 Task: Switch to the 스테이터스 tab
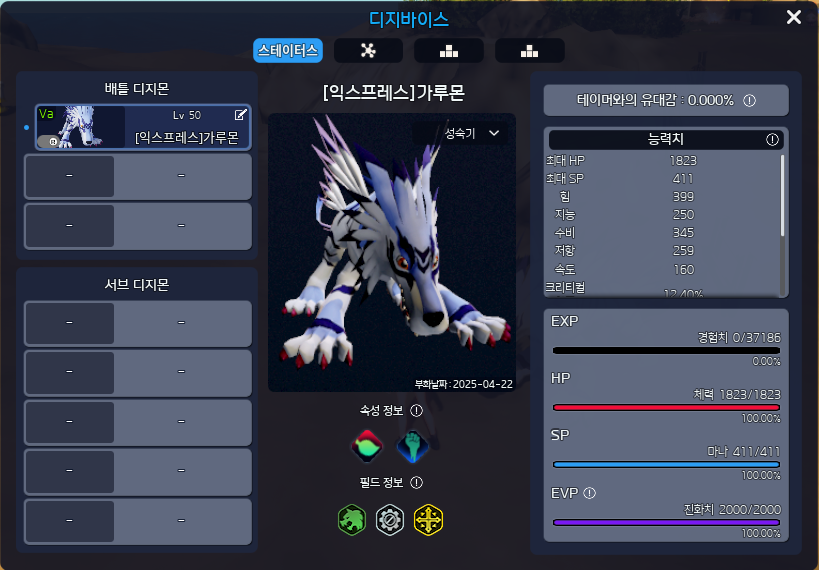click(288, 50)
